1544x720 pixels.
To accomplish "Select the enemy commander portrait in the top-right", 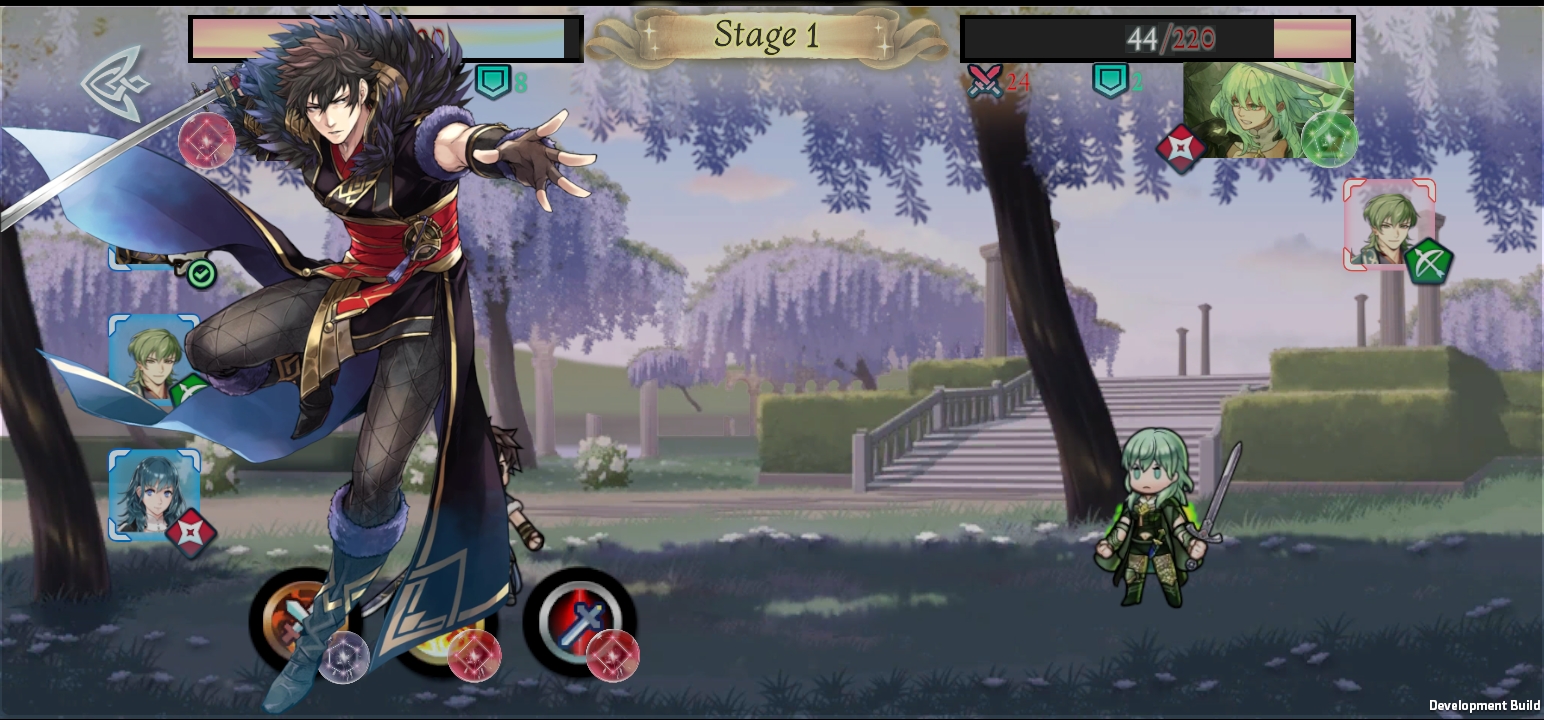I will (1266, 110).
